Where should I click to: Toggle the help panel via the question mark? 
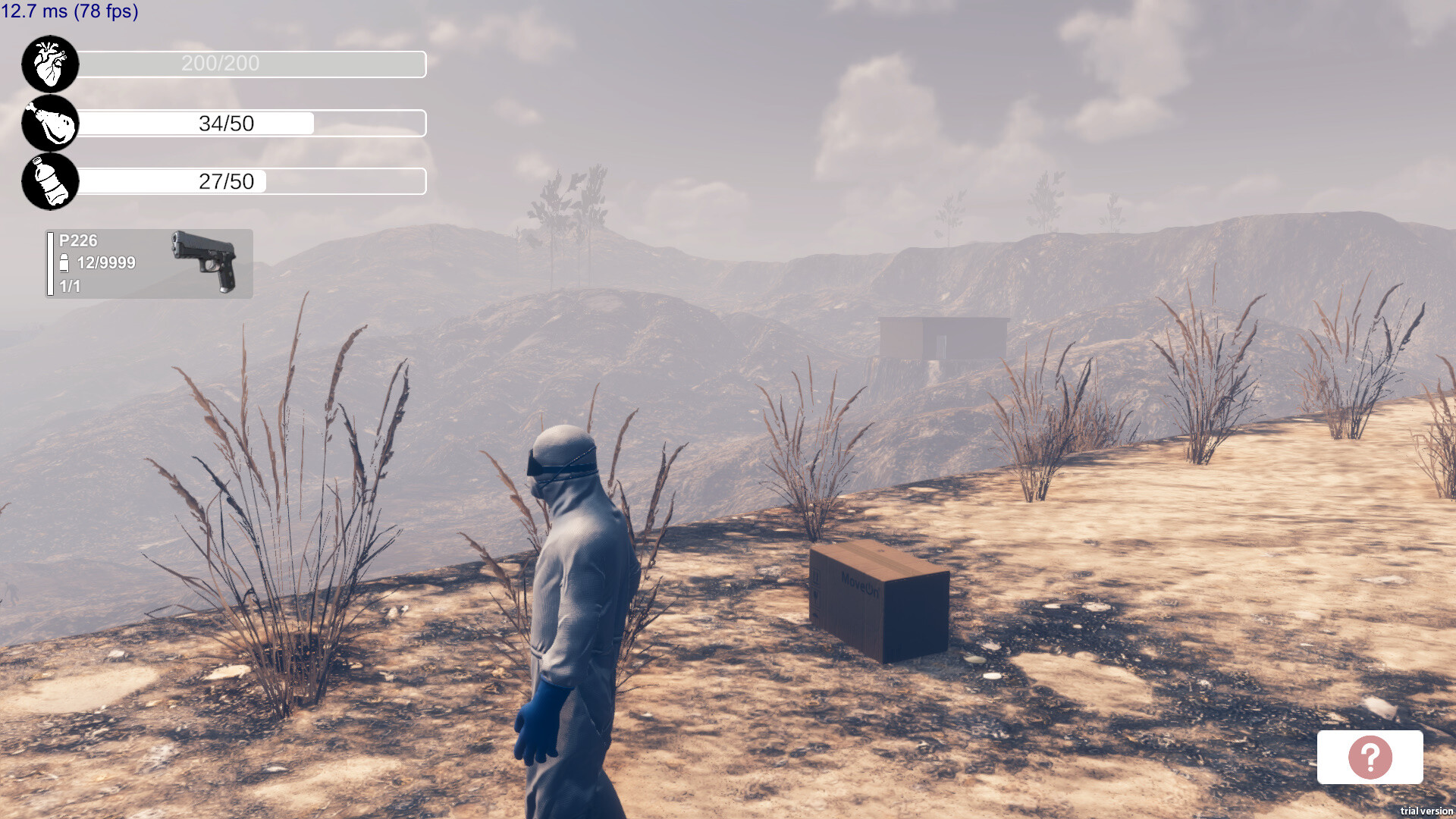click(1369, 758)
